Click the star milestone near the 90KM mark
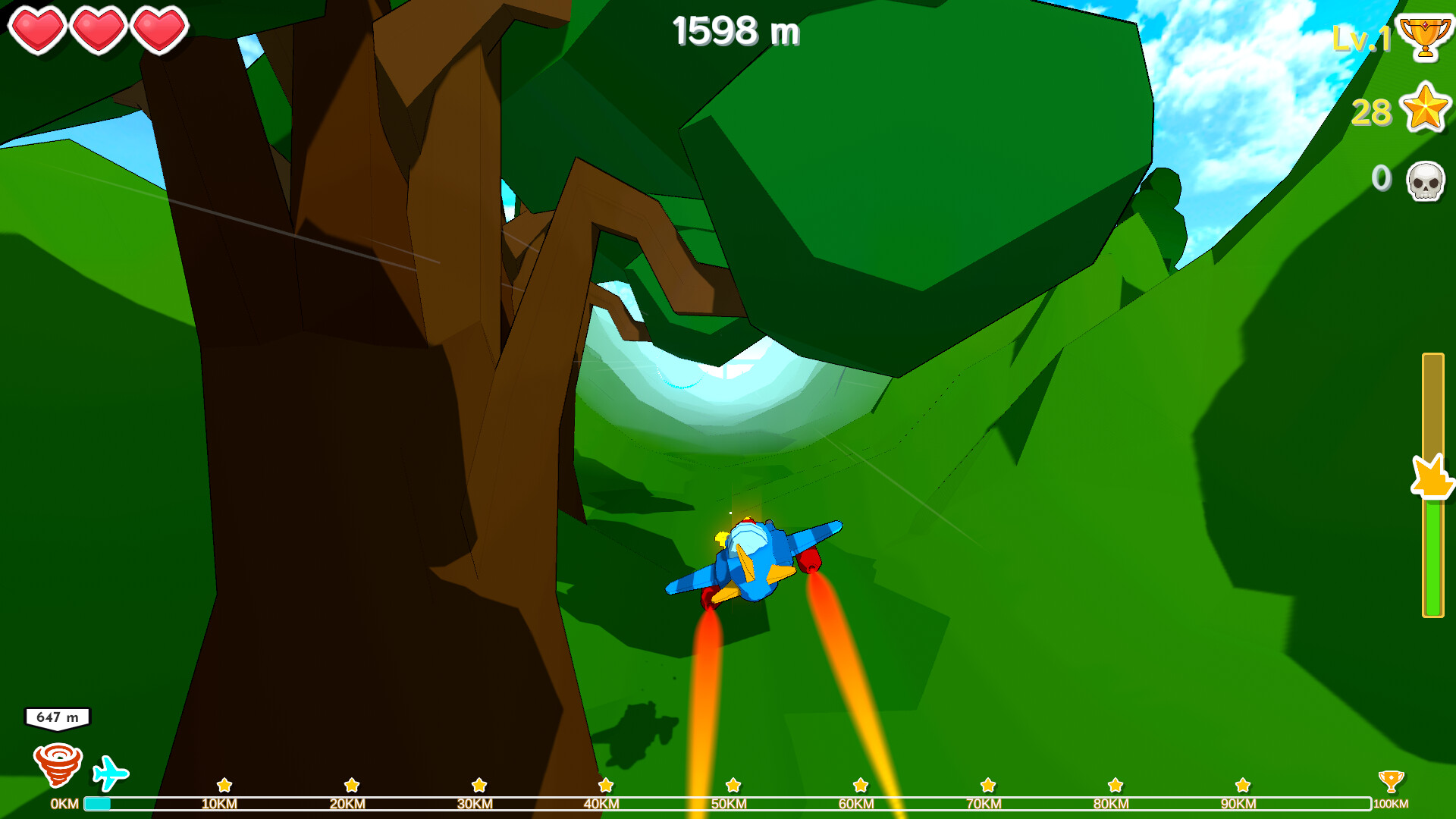The width and height of the screenshot is (1456, 819). click(x=1241, y=786)
